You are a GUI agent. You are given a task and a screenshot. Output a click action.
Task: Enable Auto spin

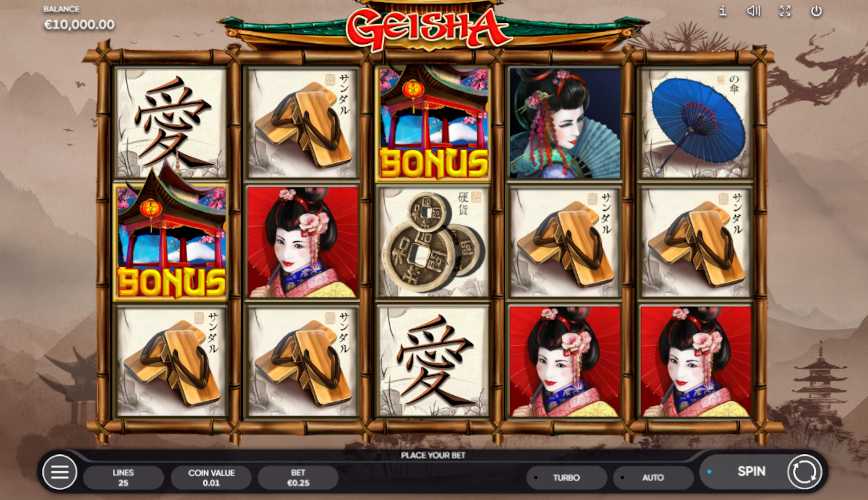pyautogui.click(x=653, y=478)
